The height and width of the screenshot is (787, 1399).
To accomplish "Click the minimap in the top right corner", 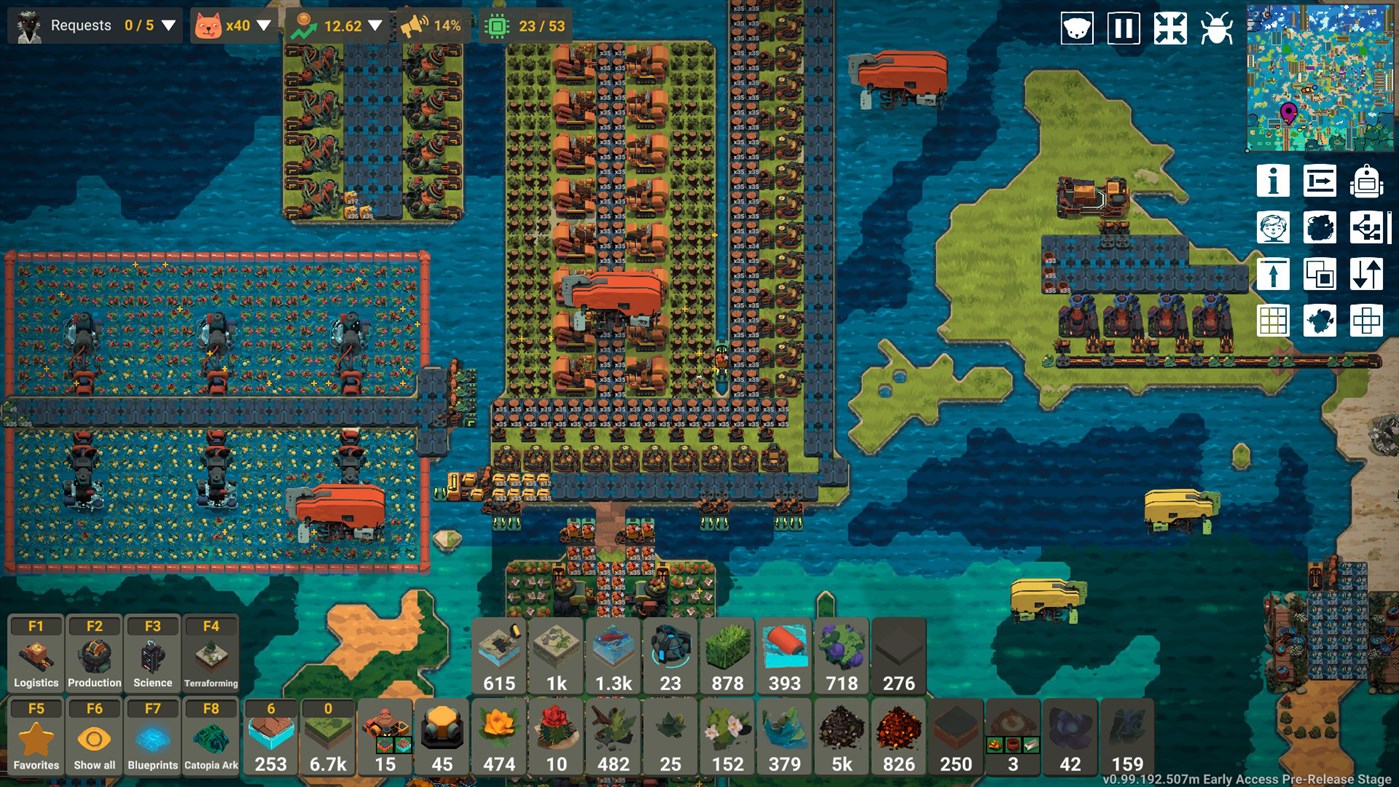I will tap(1318, 75).
